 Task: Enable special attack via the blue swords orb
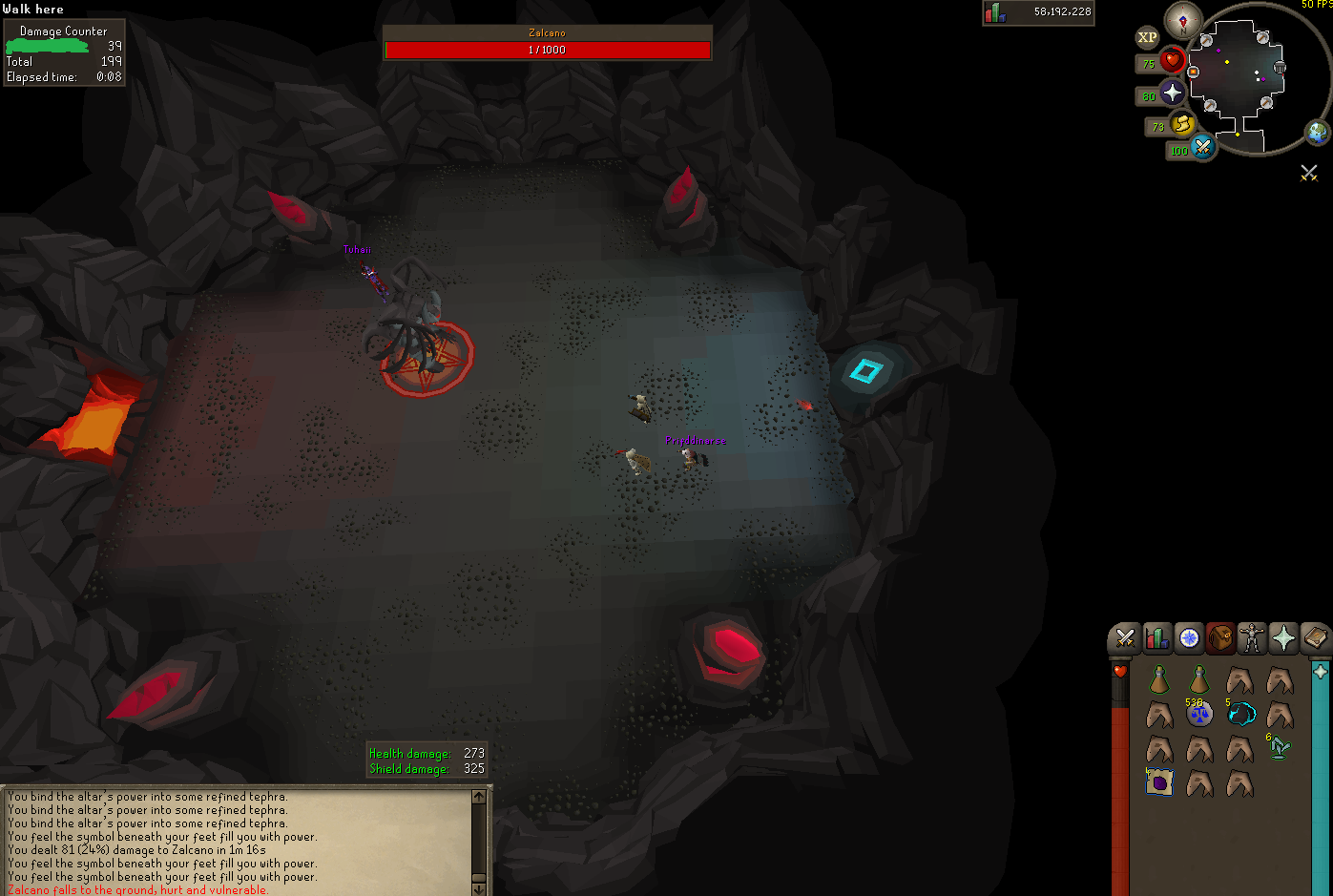(1203, 149)
